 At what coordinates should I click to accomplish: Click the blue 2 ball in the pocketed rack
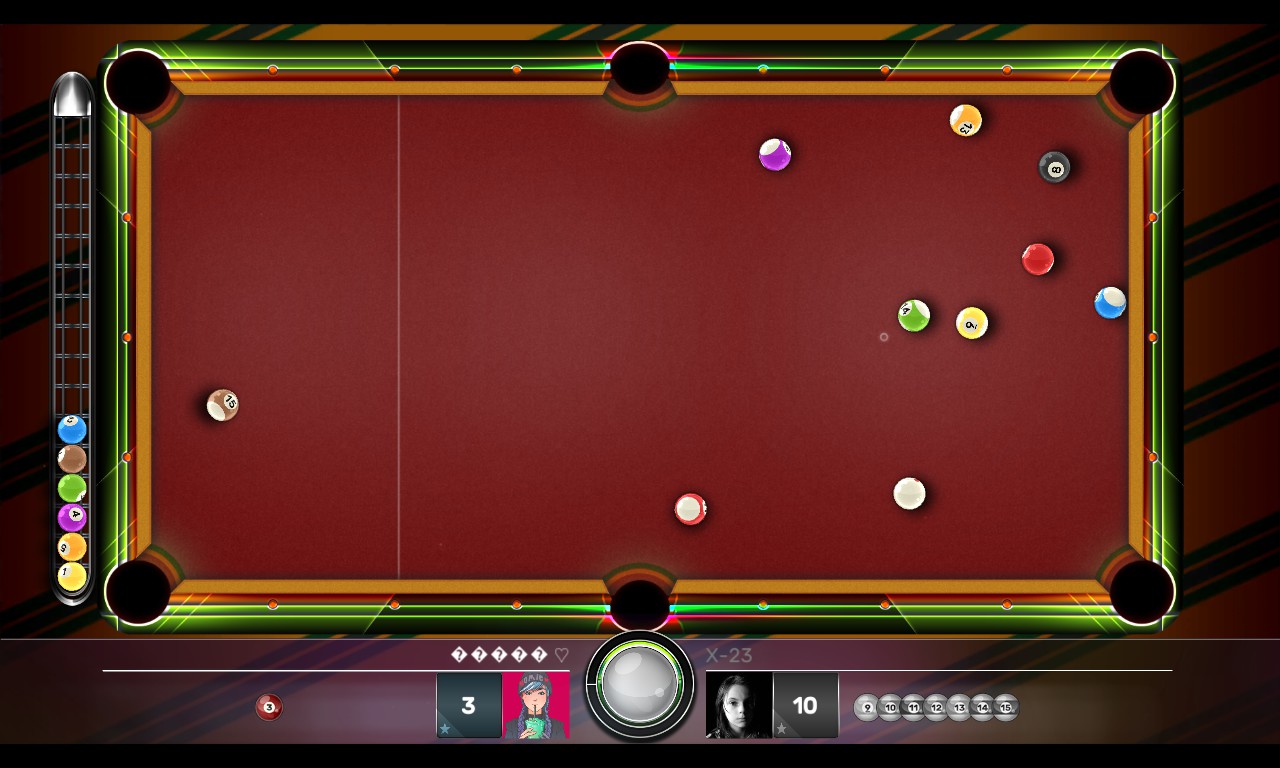[70, 430]
